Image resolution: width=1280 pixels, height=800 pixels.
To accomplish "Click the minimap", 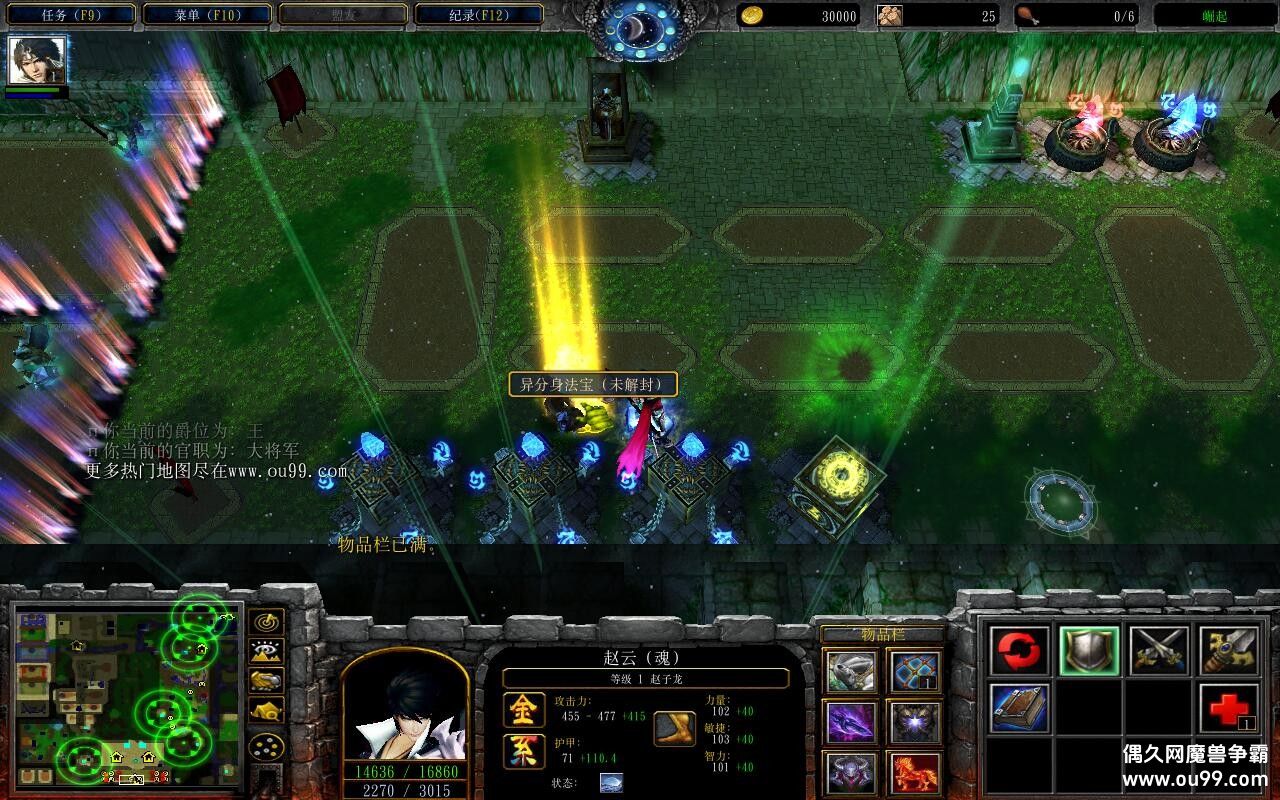I will click(x=127, y=696).
